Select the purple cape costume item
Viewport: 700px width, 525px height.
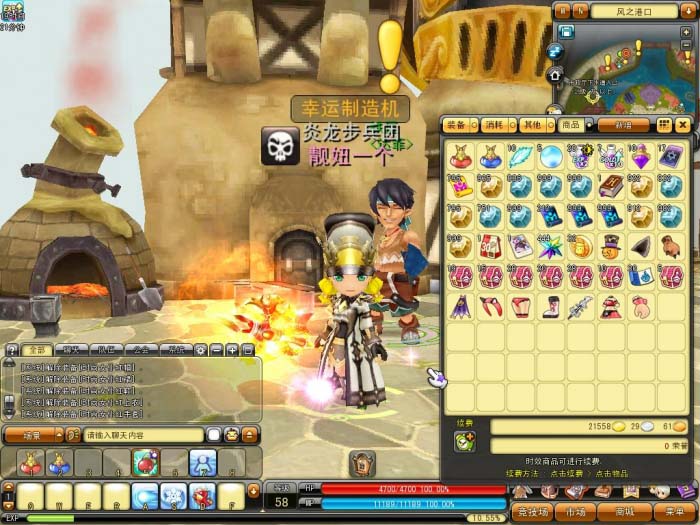point(460,306)
